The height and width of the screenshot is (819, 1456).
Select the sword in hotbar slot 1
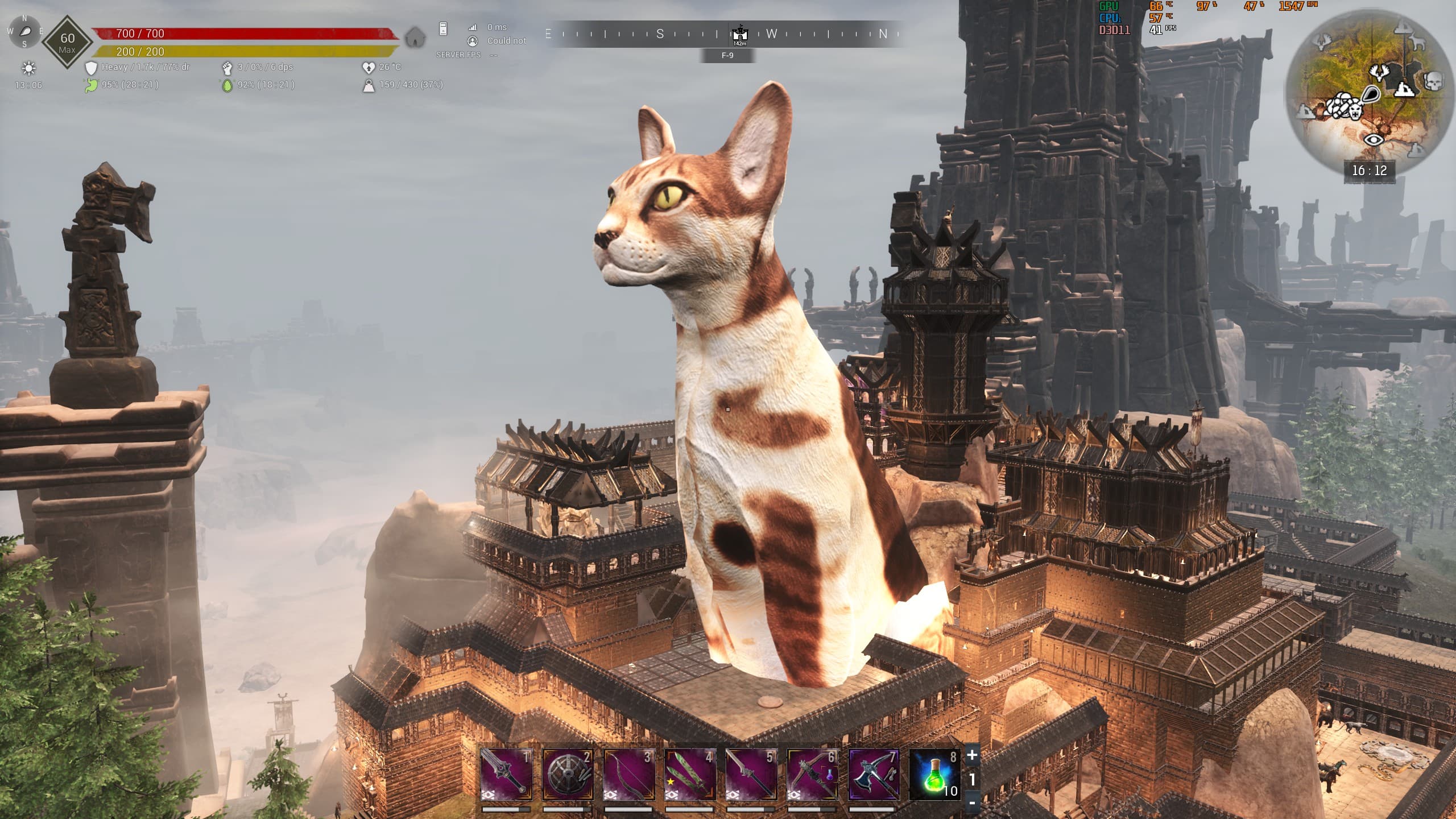coord(506,774)
